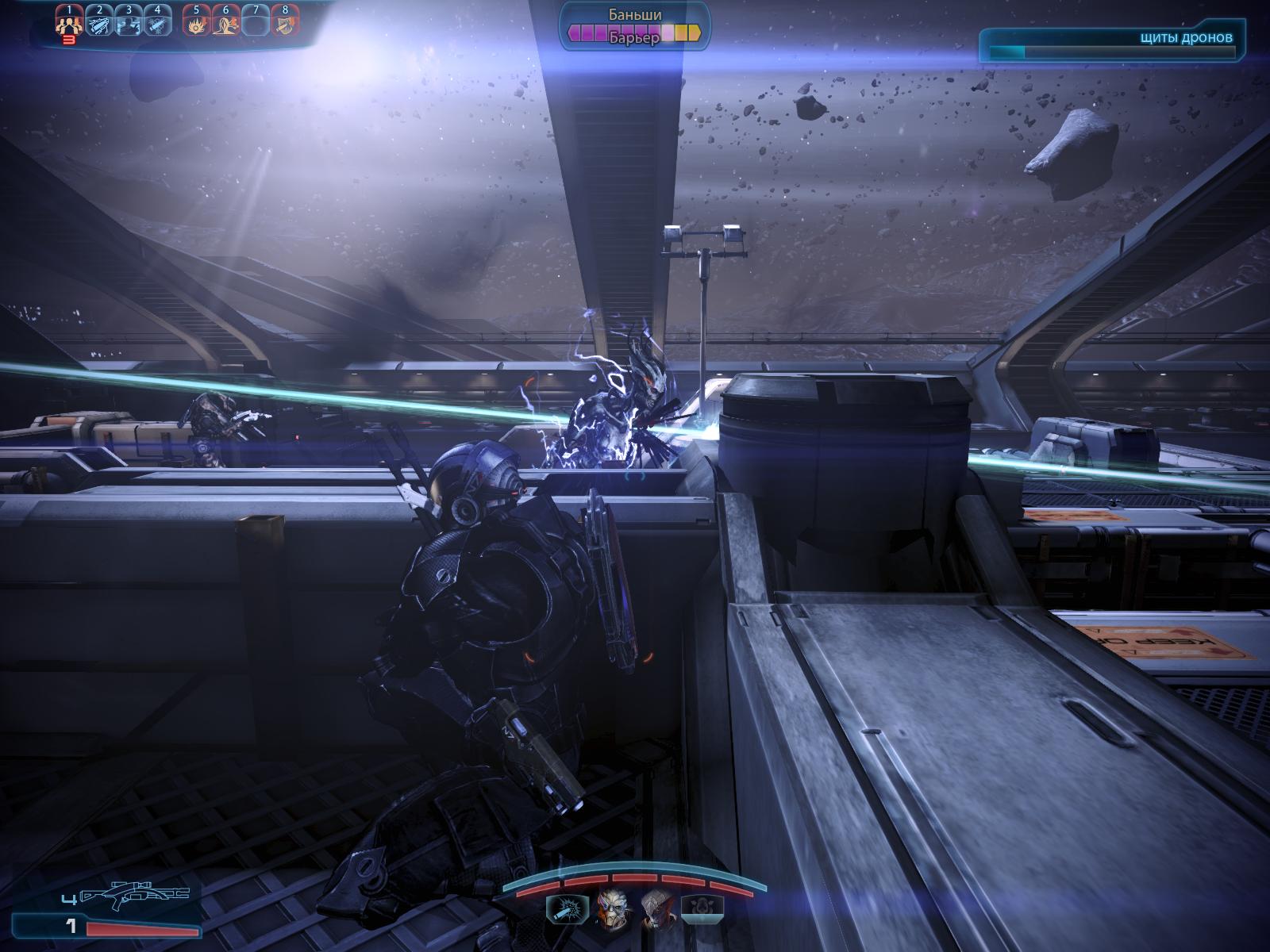Activate the slot 6 squadmate power
1270x952 pixels.
pyautogui.click(x=225, y=24)
